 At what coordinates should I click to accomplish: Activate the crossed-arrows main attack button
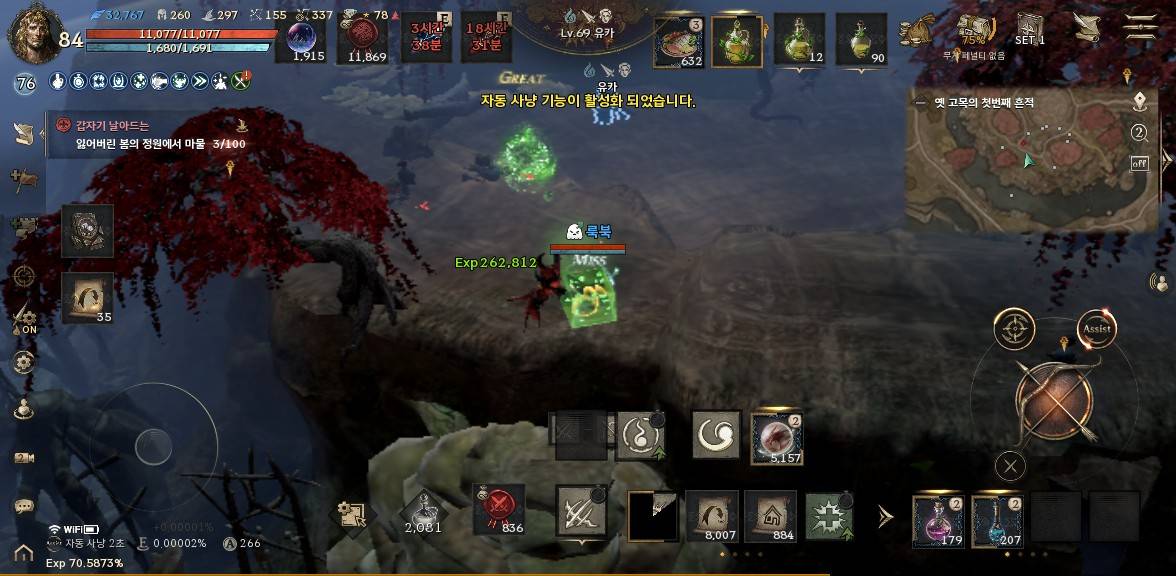pos(1053,398)
